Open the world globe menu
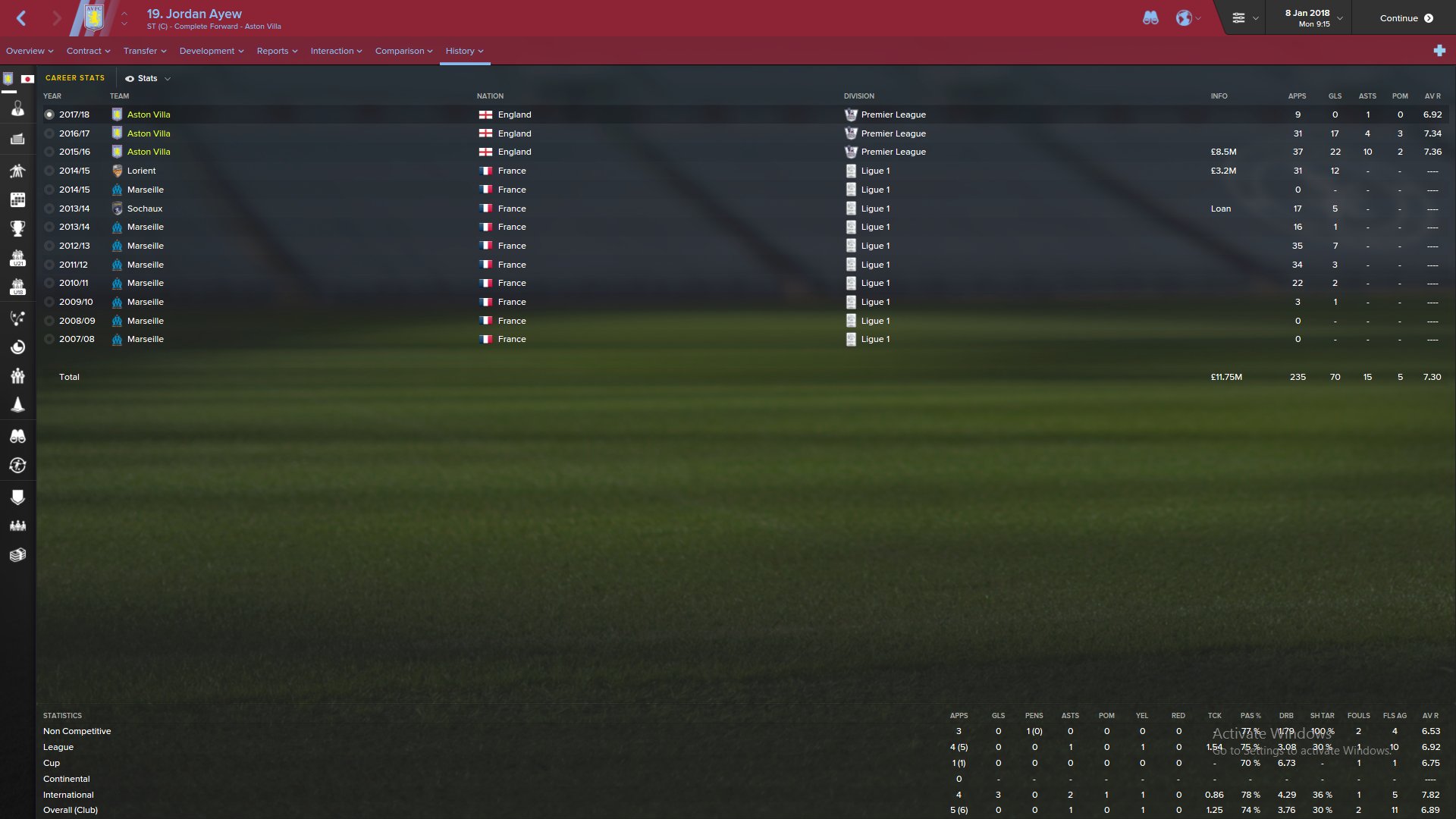Image resolution: width=1456 pixels, height=819 pixels. click(x=1188, y=18)
